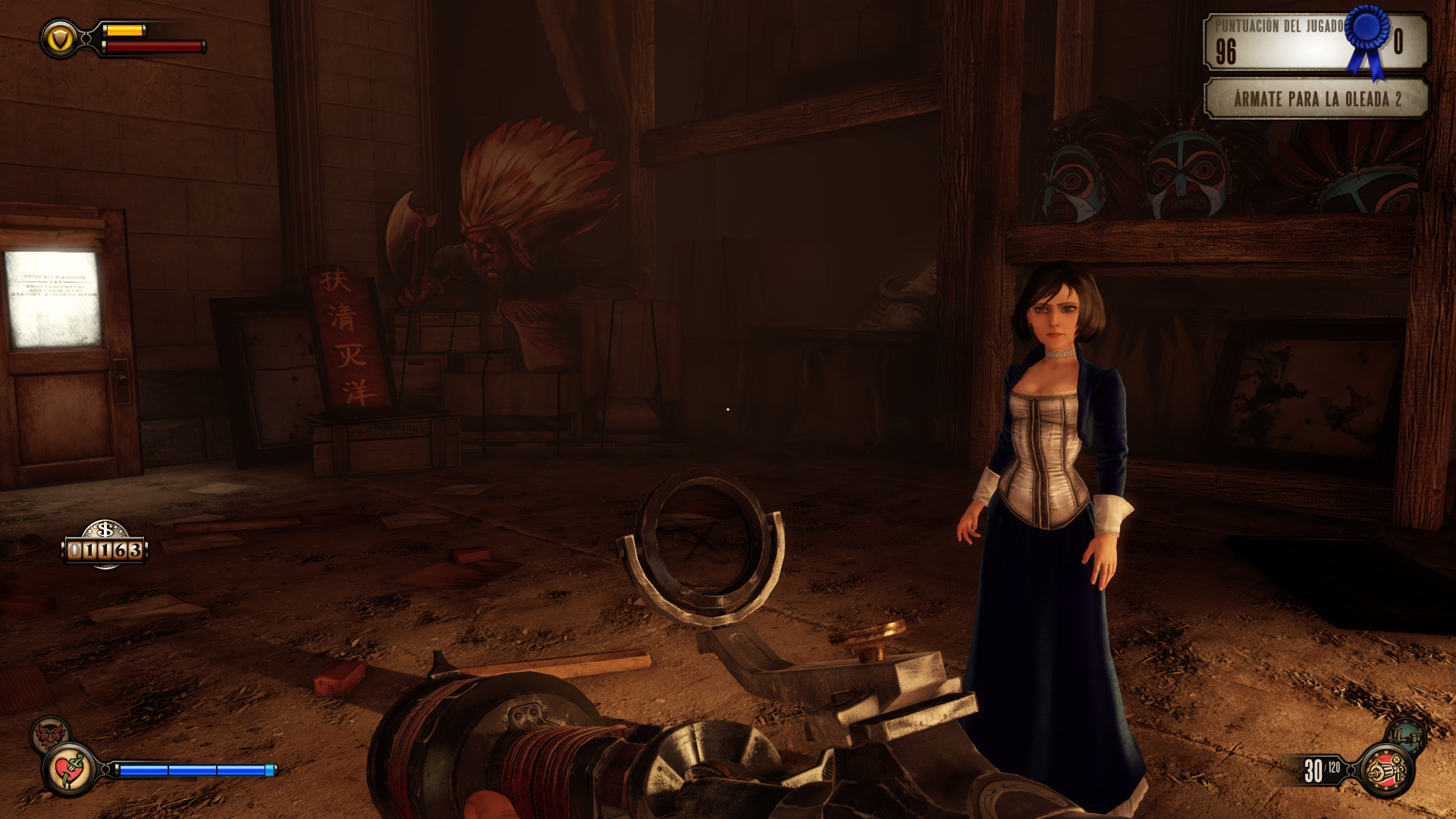Click the blue ribbon award icon
This screenshot has width=1456, height=819.
click(x=1367, y=38)
